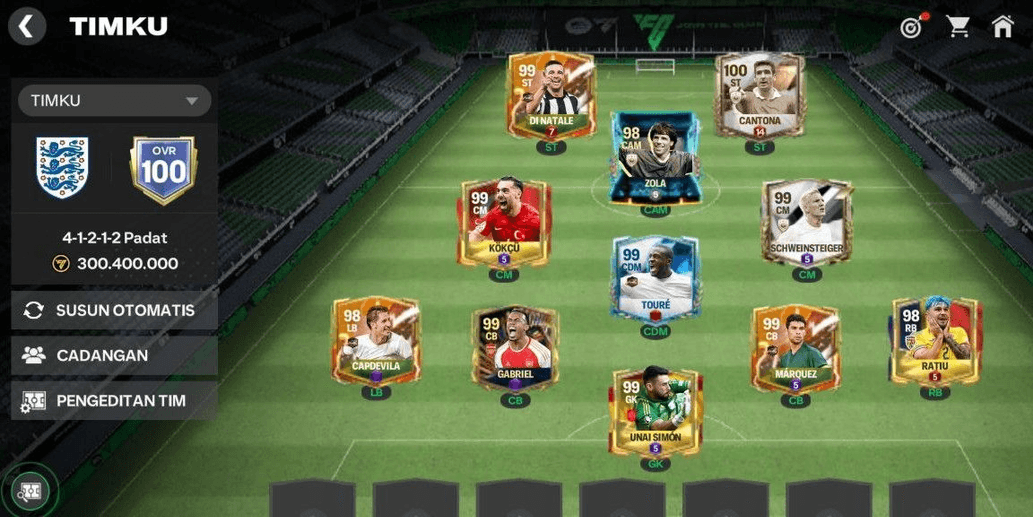The image size is (1033, 517).
Task: Select the Di Natale striker card
Action: (550, 95)
